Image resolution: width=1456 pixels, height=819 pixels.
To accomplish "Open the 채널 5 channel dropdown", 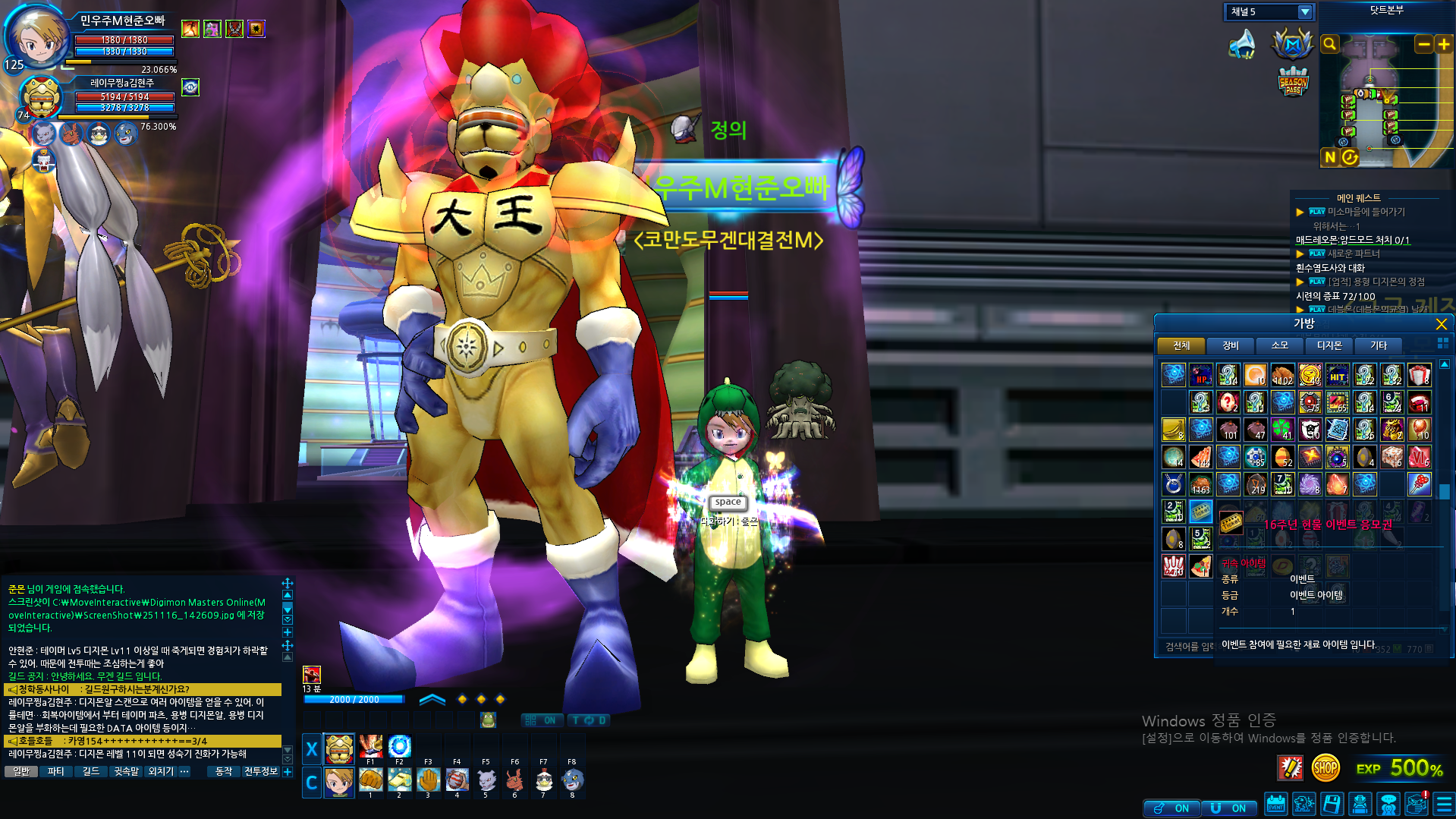I will (1304, 12).
